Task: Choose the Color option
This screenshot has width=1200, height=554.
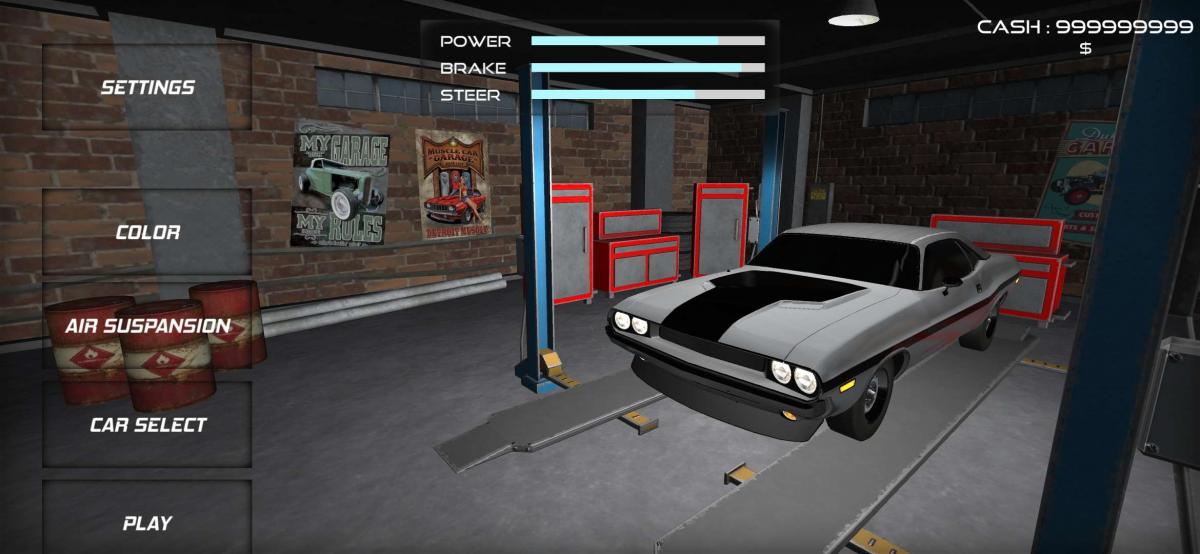Action: tap(148, 232)
